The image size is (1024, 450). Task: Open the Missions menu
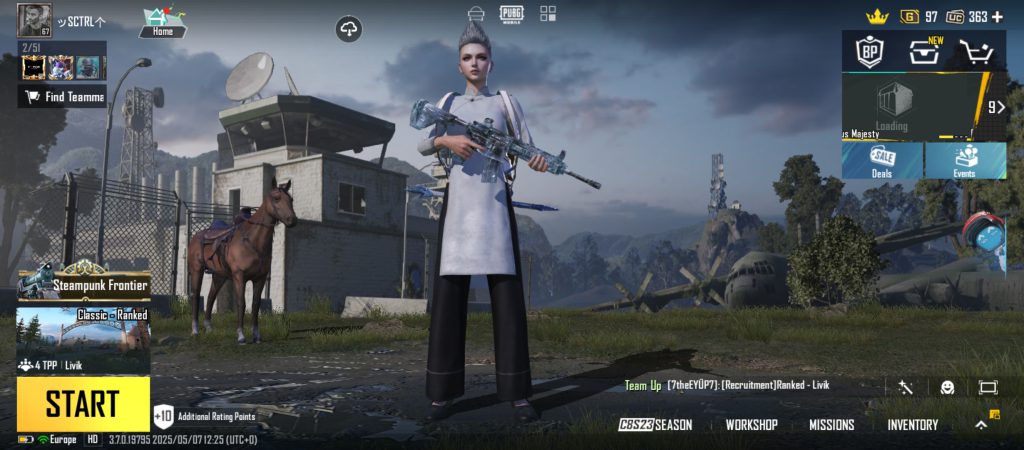[831, 425]
